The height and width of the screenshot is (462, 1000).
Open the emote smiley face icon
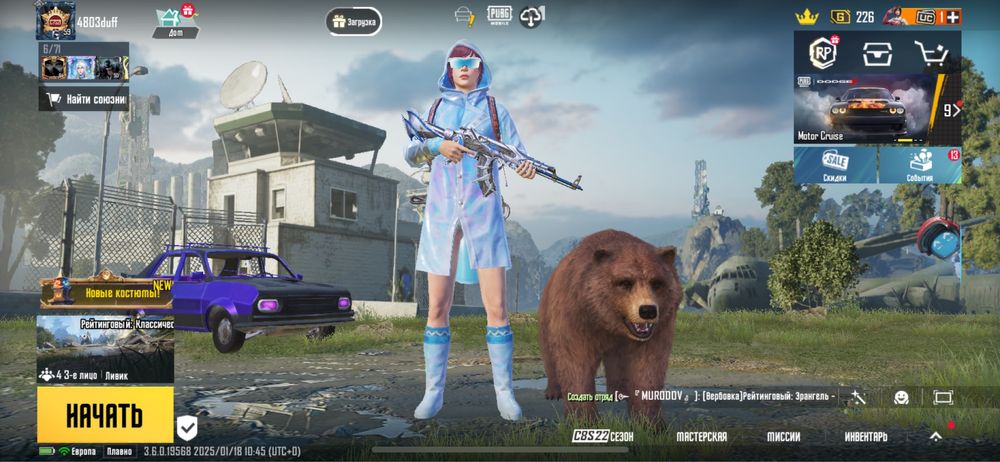[901, 397]
